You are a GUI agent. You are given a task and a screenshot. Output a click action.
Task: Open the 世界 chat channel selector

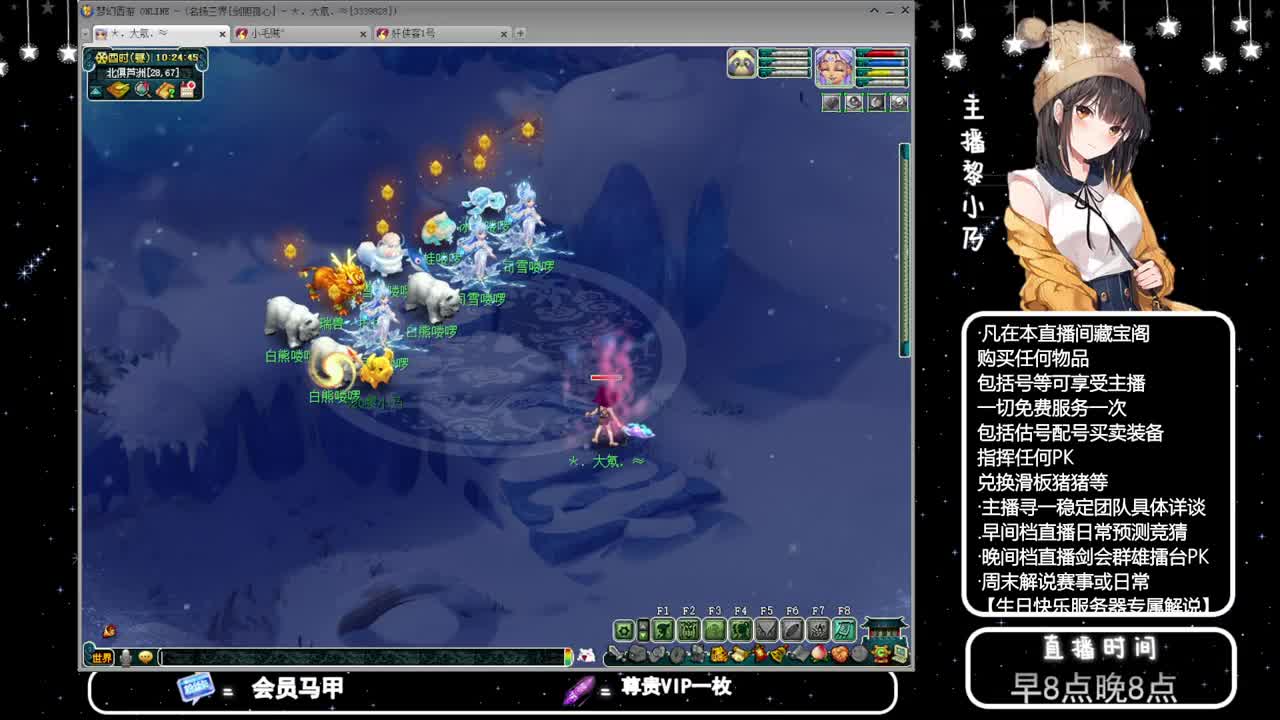coord(101,658)
